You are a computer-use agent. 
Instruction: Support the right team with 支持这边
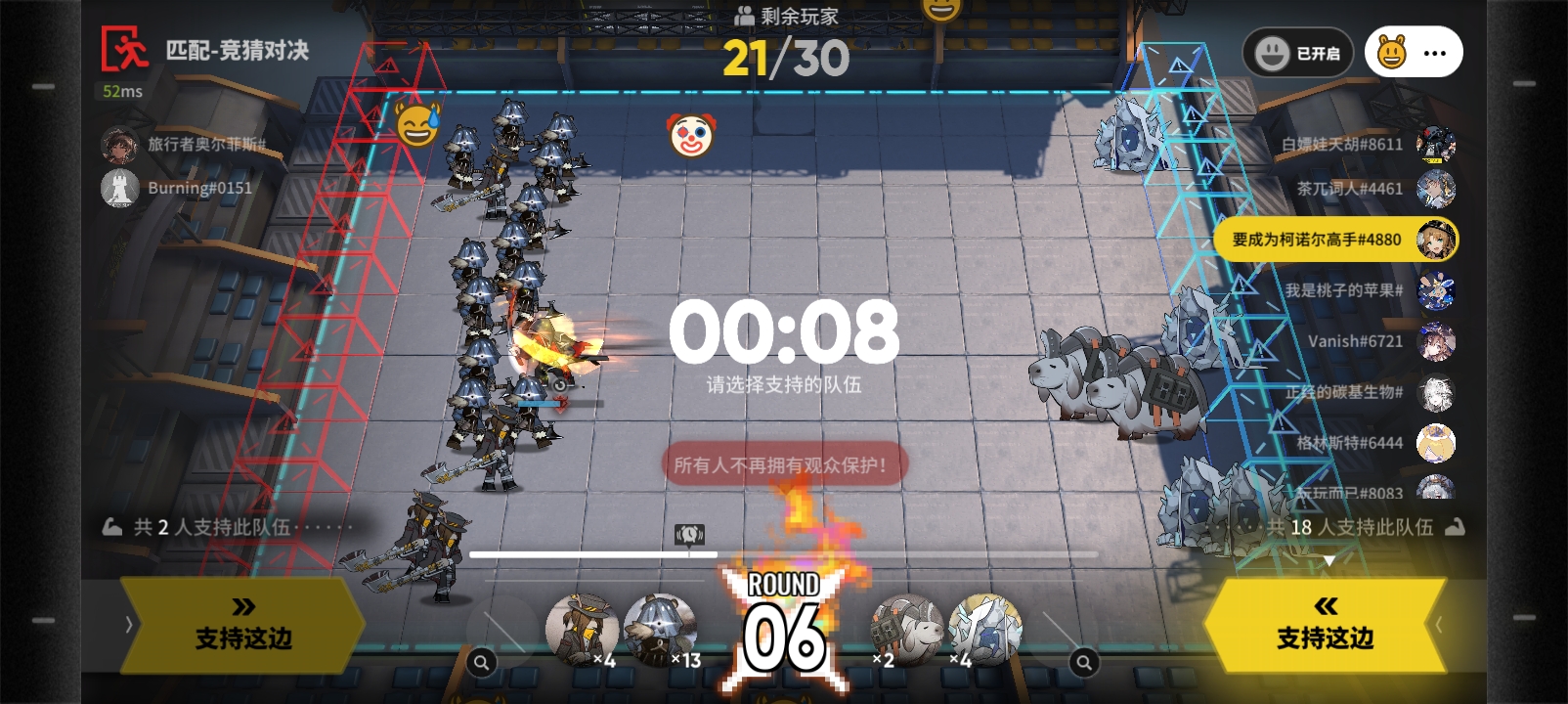tap(1325, 626)
